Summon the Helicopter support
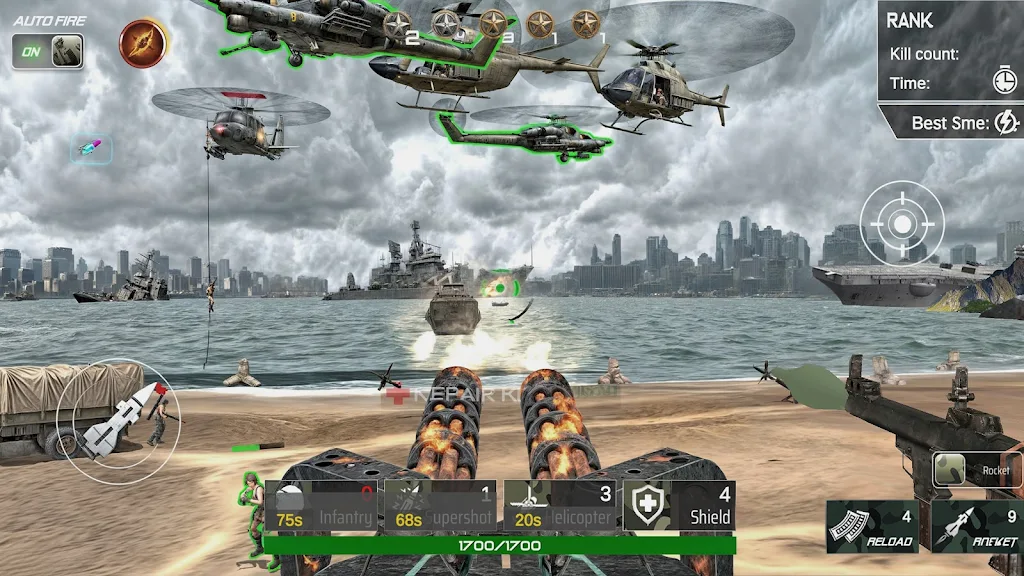The image size is (1024, 576). (560, 506)
